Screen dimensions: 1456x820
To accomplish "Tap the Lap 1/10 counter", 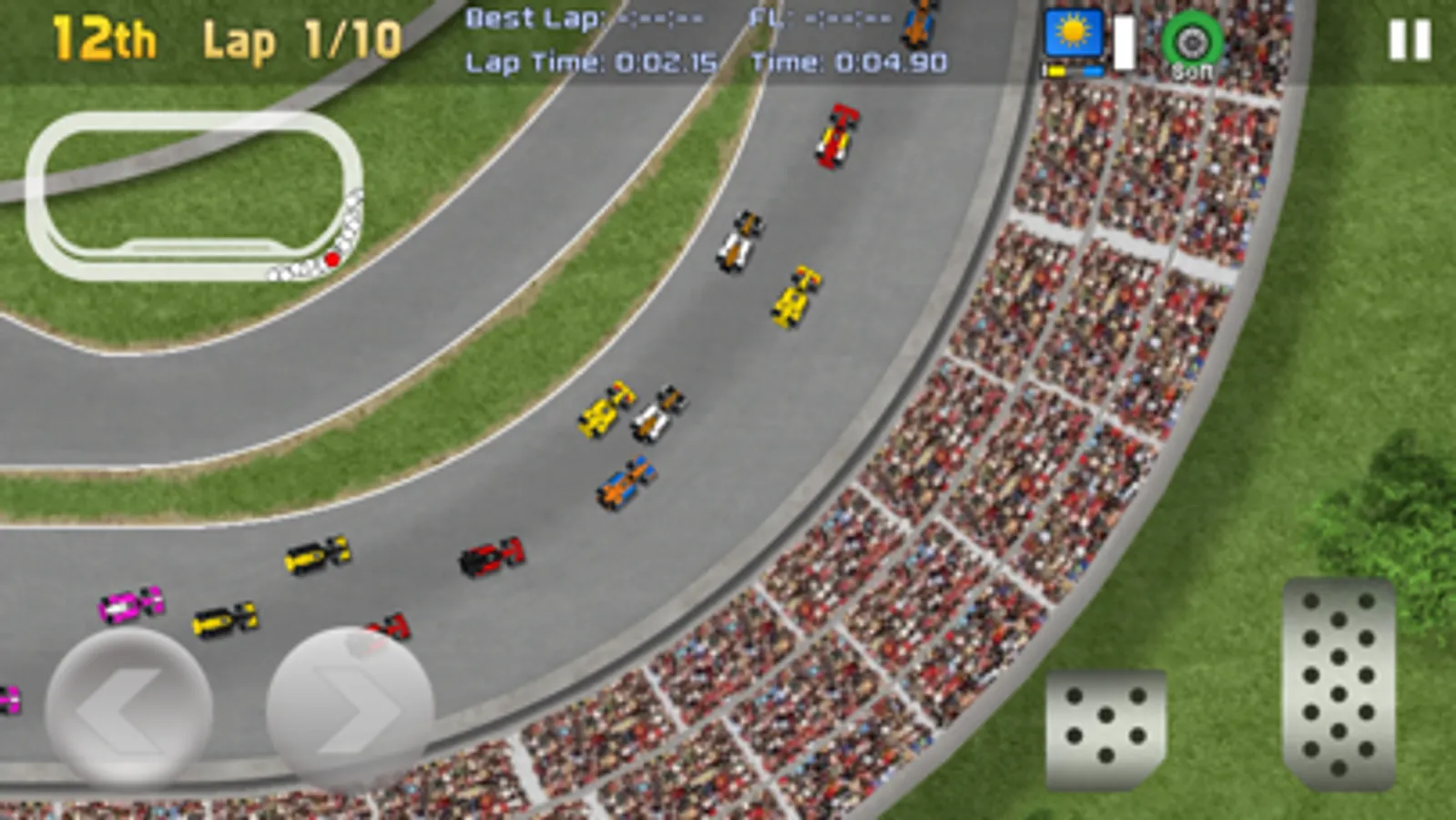I will pos(300,36).
